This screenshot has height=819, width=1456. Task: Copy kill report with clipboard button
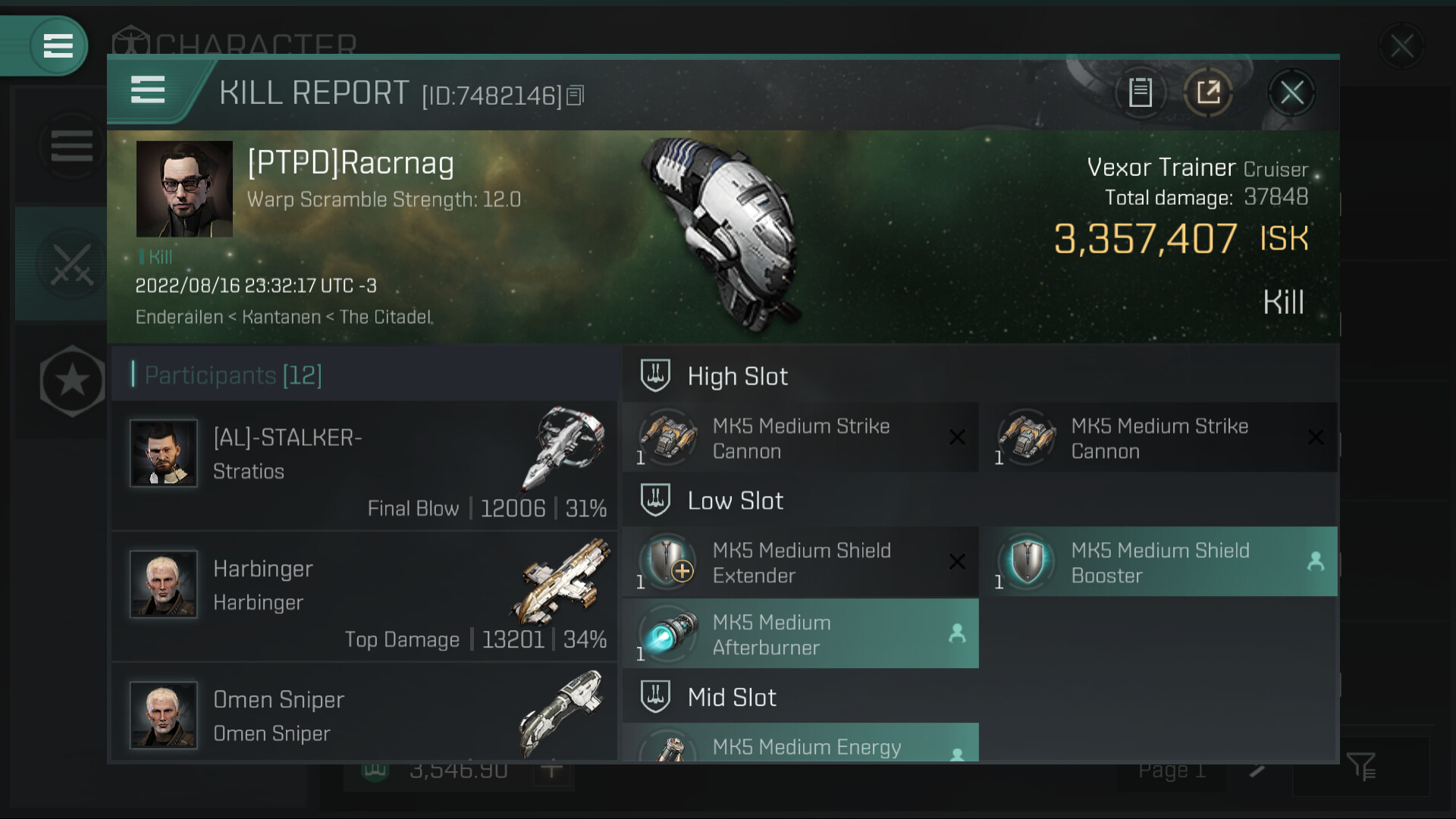[x=1140, y=93]
